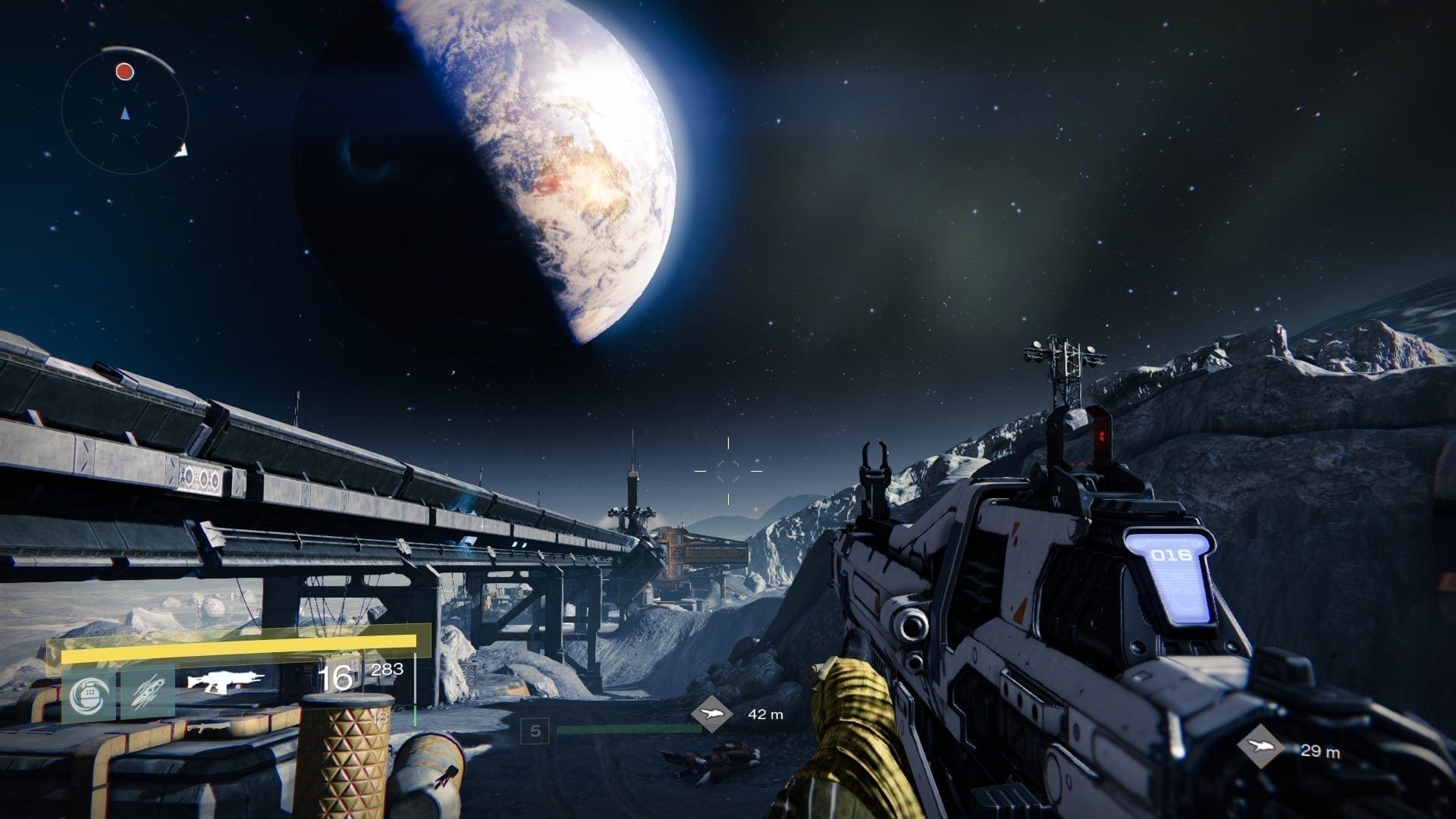The width and height of the screenshot is (1456, 819).
Task: Select the equipped auto rifle weapon icon
Action: [227, 679]
